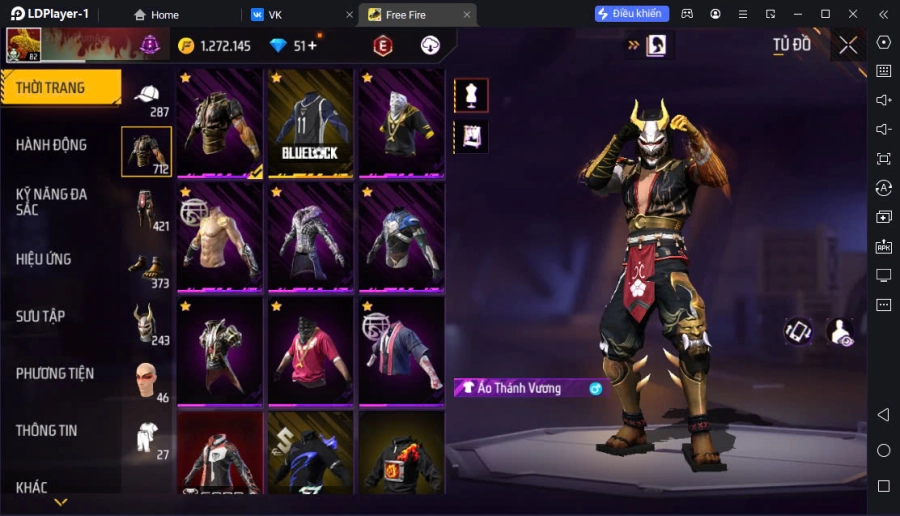Click the gold coin balance

(x=214, y=46)
